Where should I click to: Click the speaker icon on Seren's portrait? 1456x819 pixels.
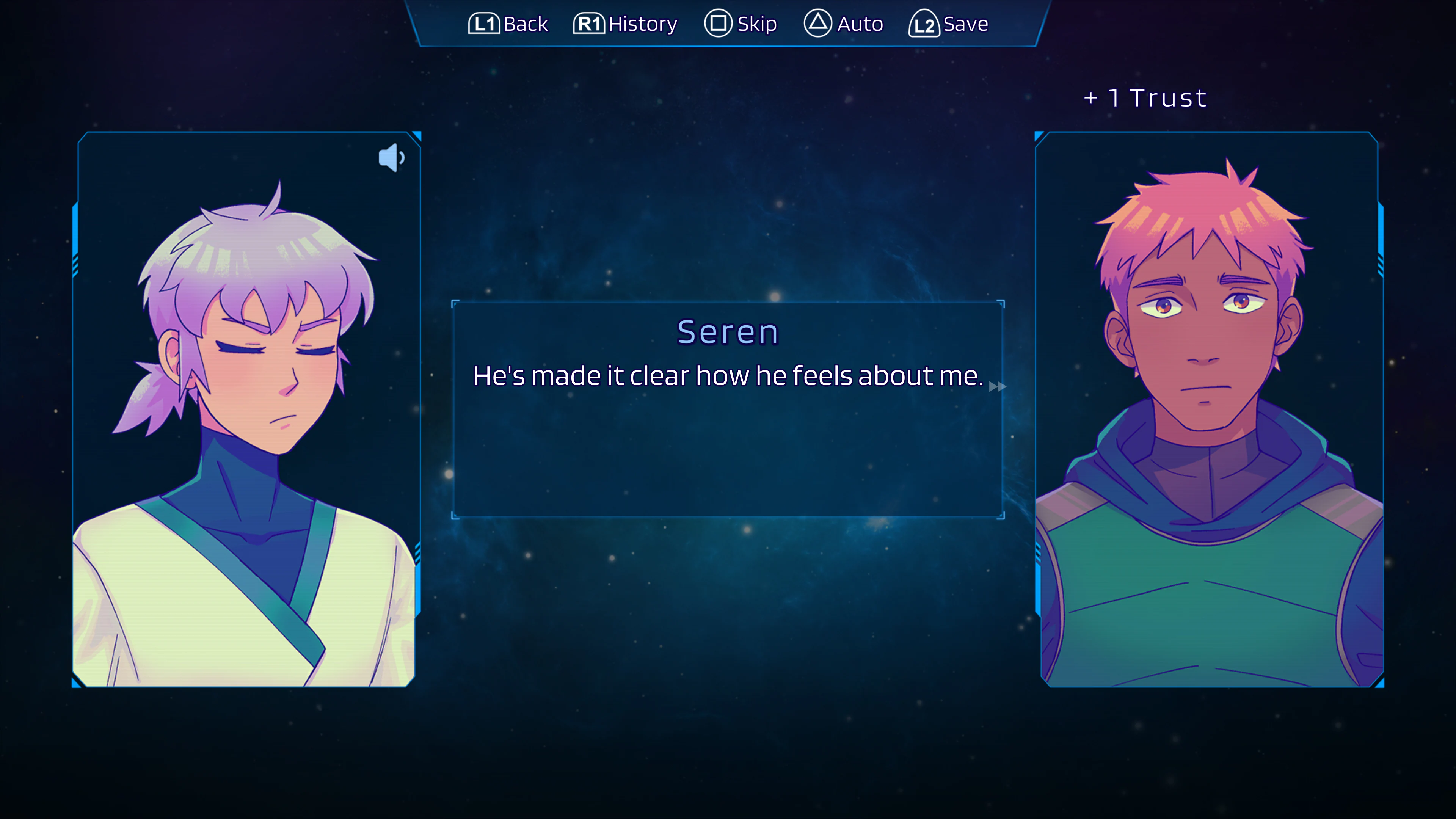click(x=391, y=157)
